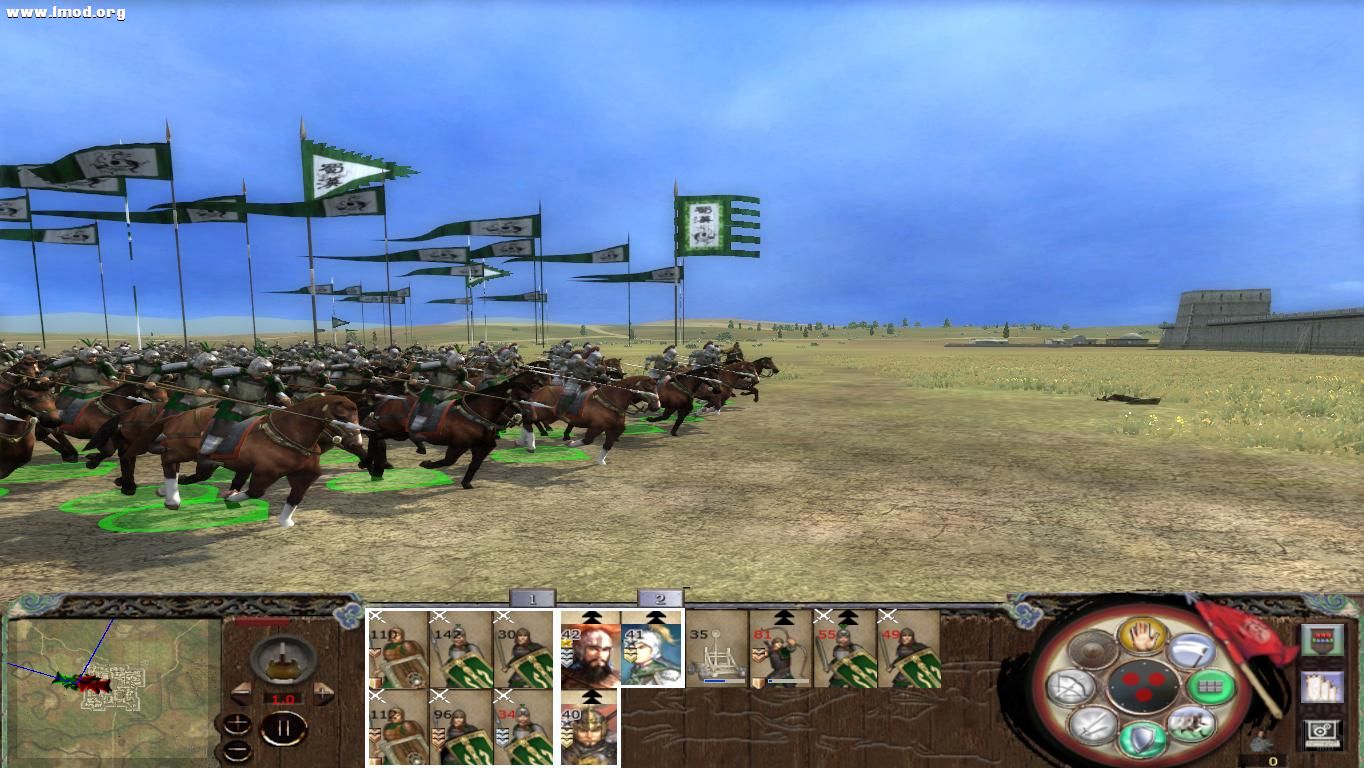
Task: Switch to unit group tab 1
Action: [531, 599]
